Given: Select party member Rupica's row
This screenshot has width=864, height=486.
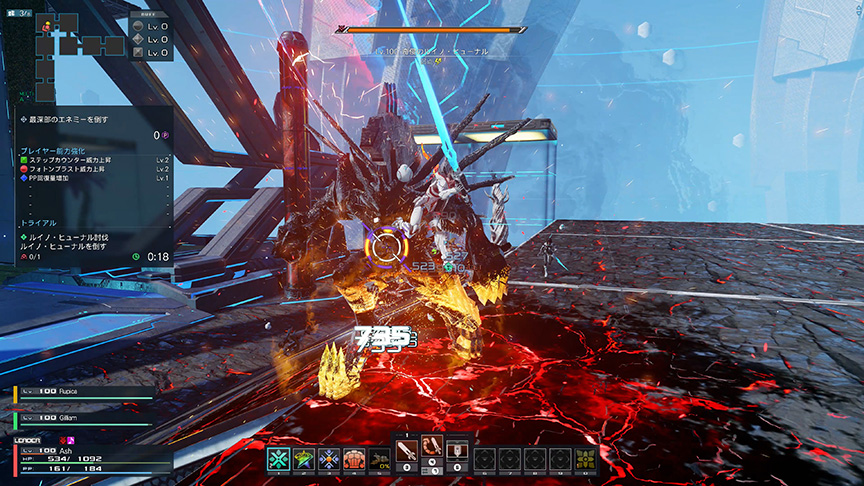Looking at the screenshot, I should tap(85, 391).
